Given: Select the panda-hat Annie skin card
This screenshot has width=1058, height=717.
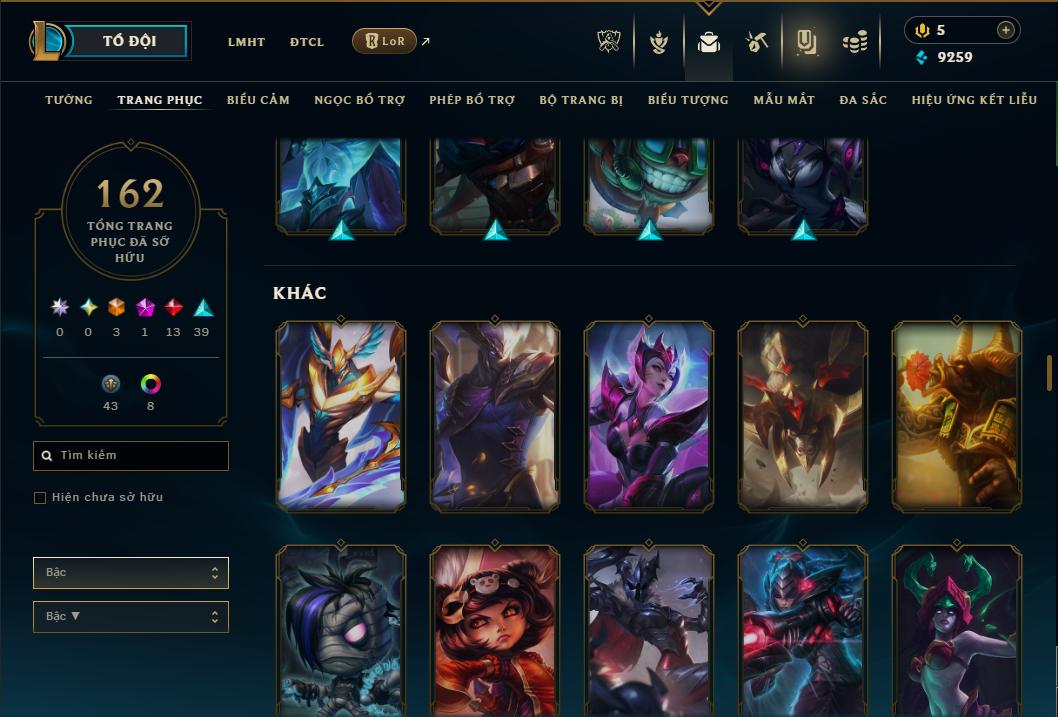Looking at the screenshot, I should pyautogui.click(x=495, y=630).
